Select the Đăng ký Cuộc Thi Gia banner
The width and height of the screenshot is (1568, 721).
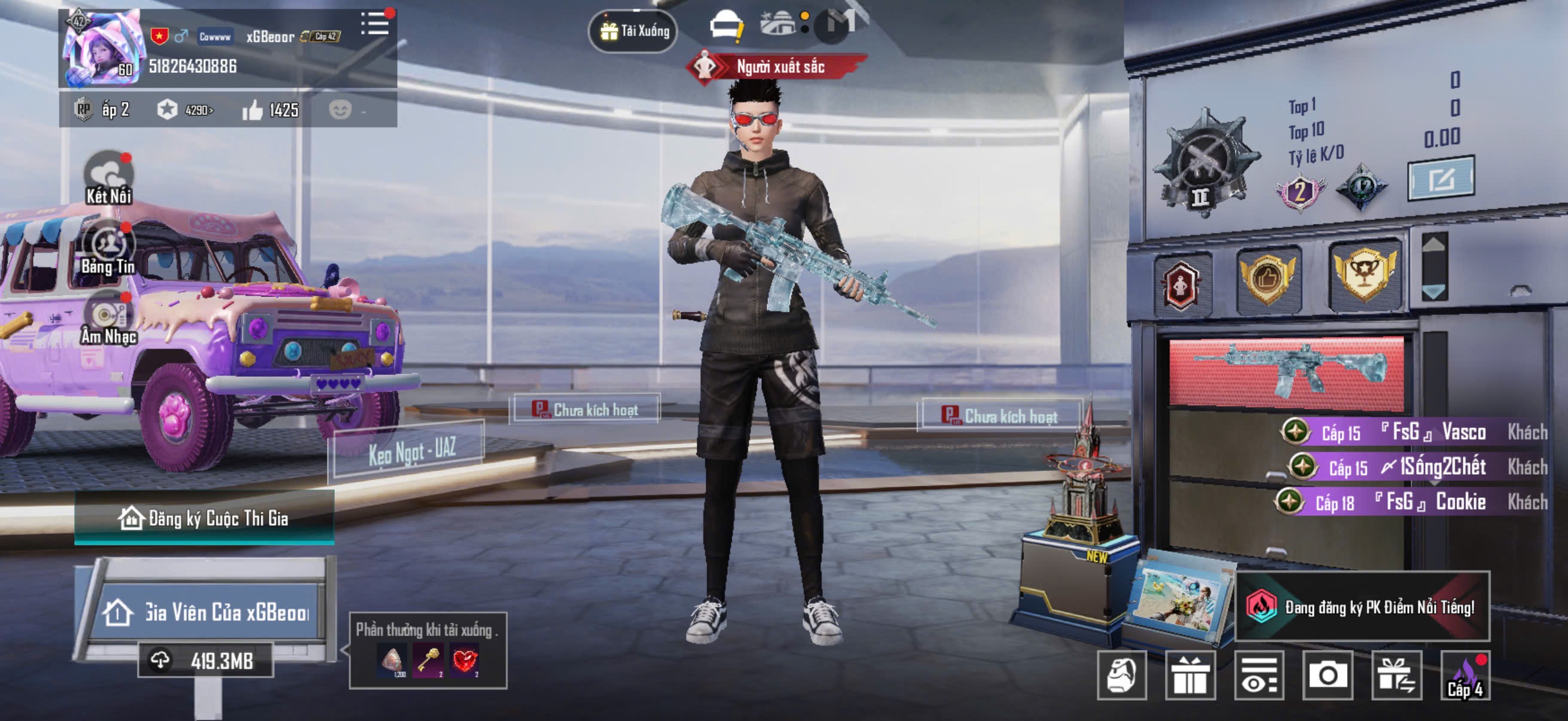205,518
